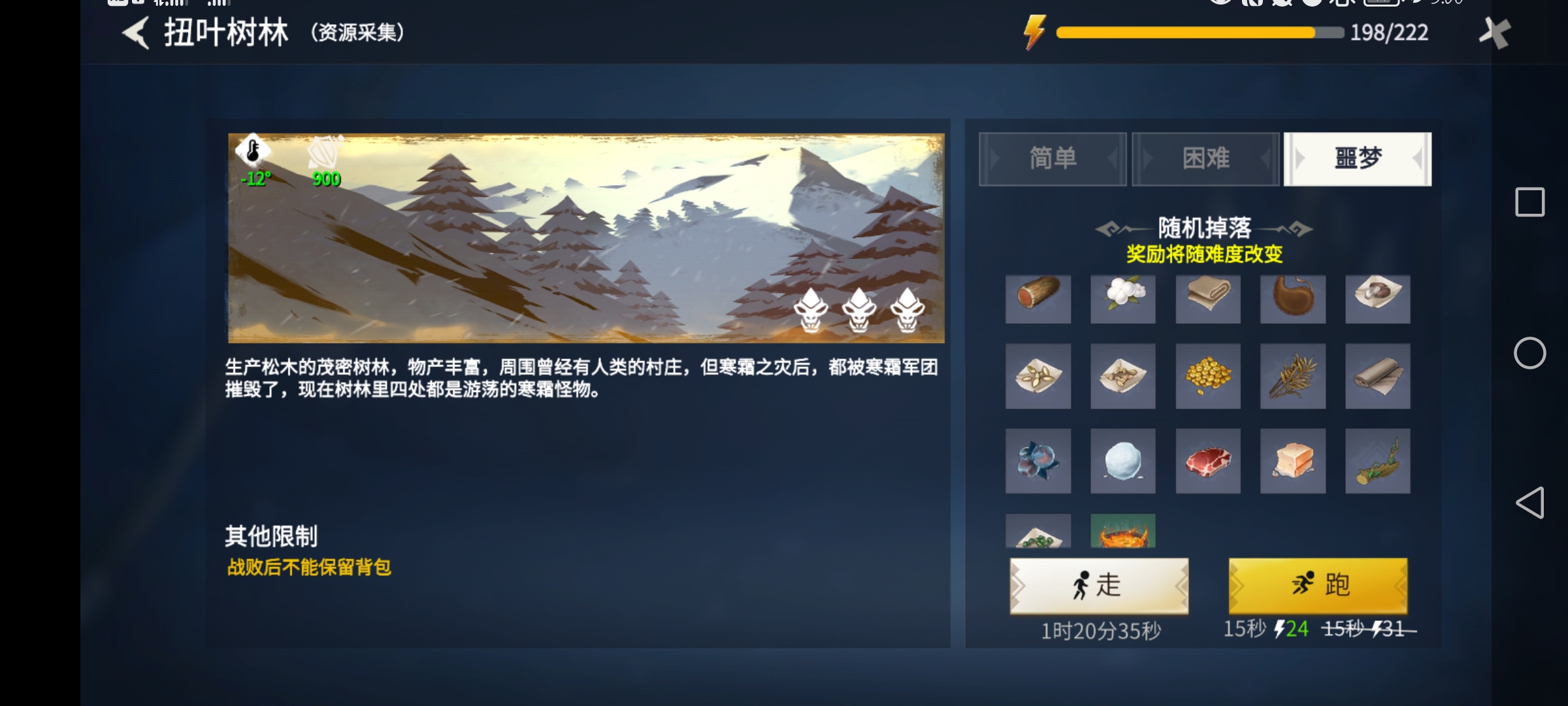The width and height of the screenshot is (1568, 706).
Task: Tap the cotton item icon in the drops grid
Action: point(1123,299)
